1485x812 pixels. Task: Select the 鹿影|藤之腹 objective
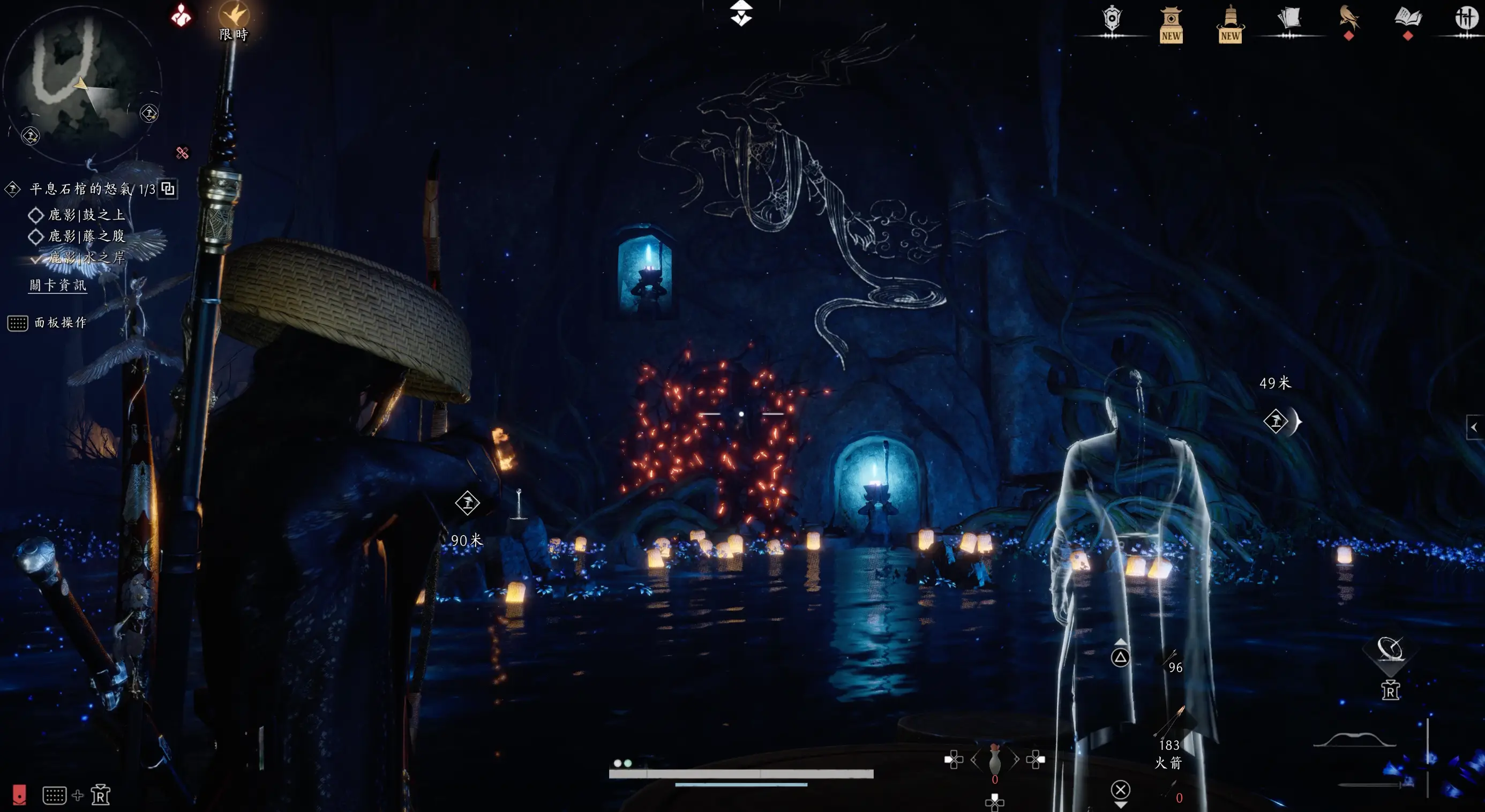point(86,236)
